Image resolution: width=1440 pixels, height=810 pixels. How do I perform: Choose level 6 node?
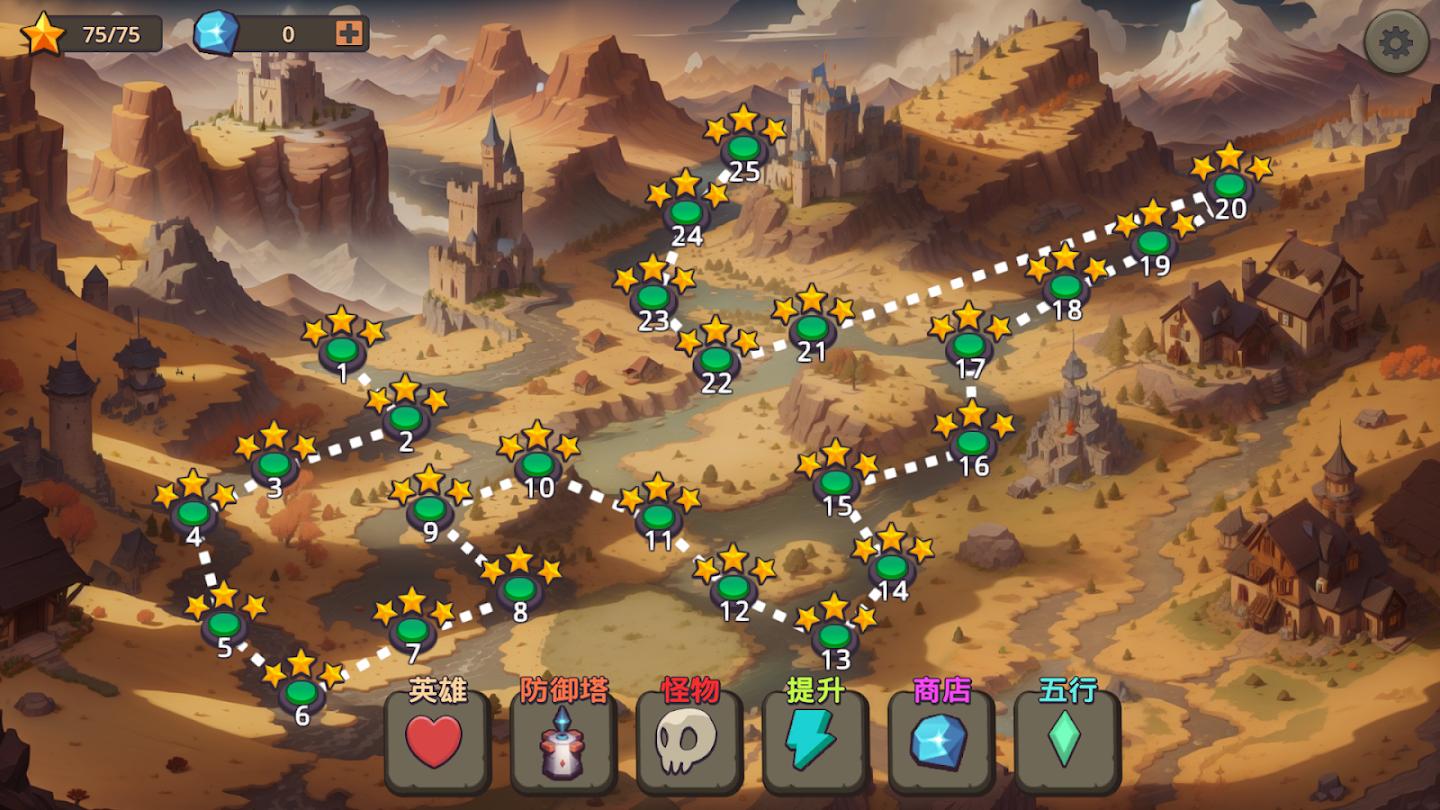pyautogui.click(x=301, y=692)
